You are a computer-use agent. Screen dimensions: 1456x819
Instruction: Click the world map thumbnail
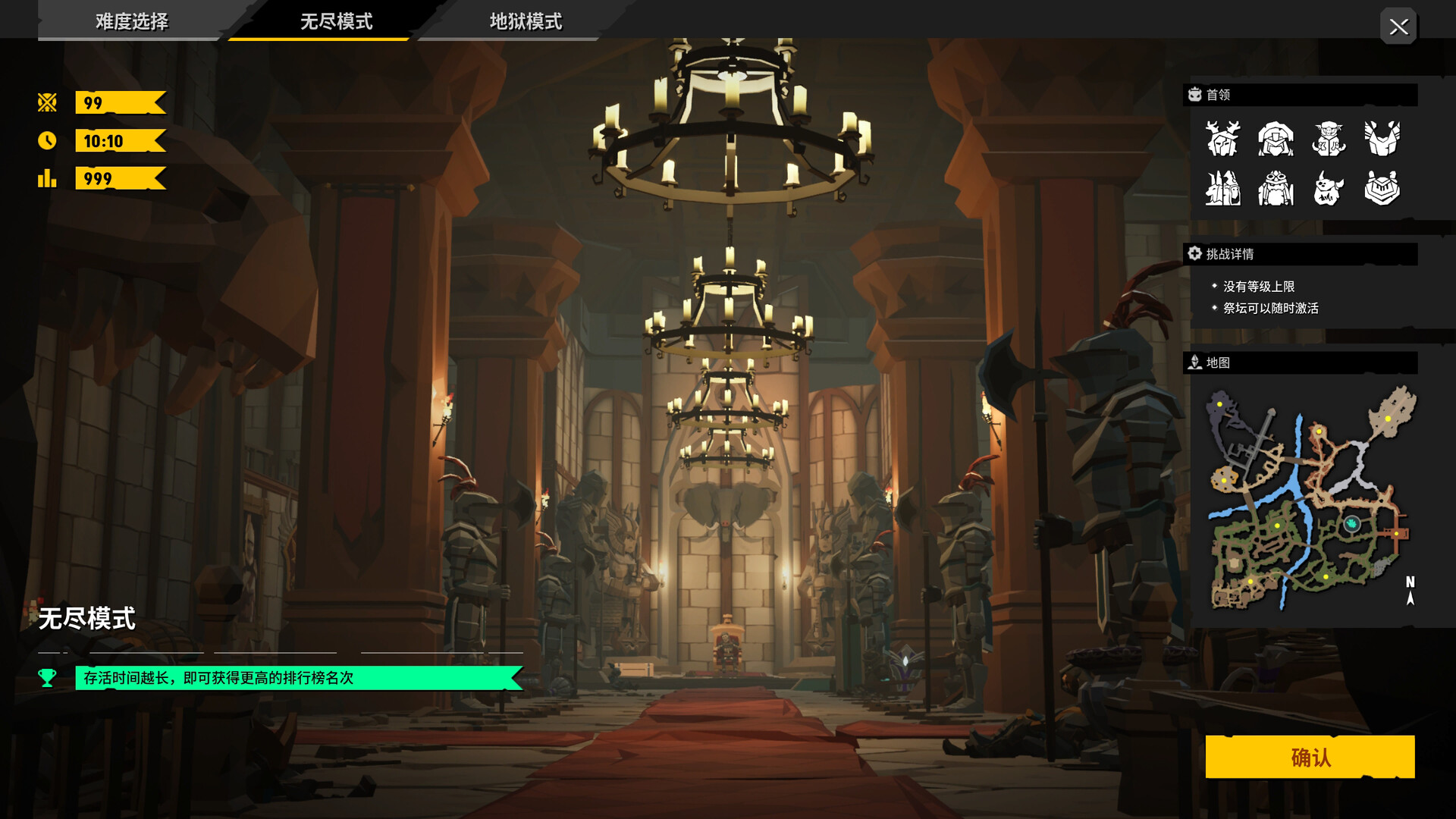1309,499
